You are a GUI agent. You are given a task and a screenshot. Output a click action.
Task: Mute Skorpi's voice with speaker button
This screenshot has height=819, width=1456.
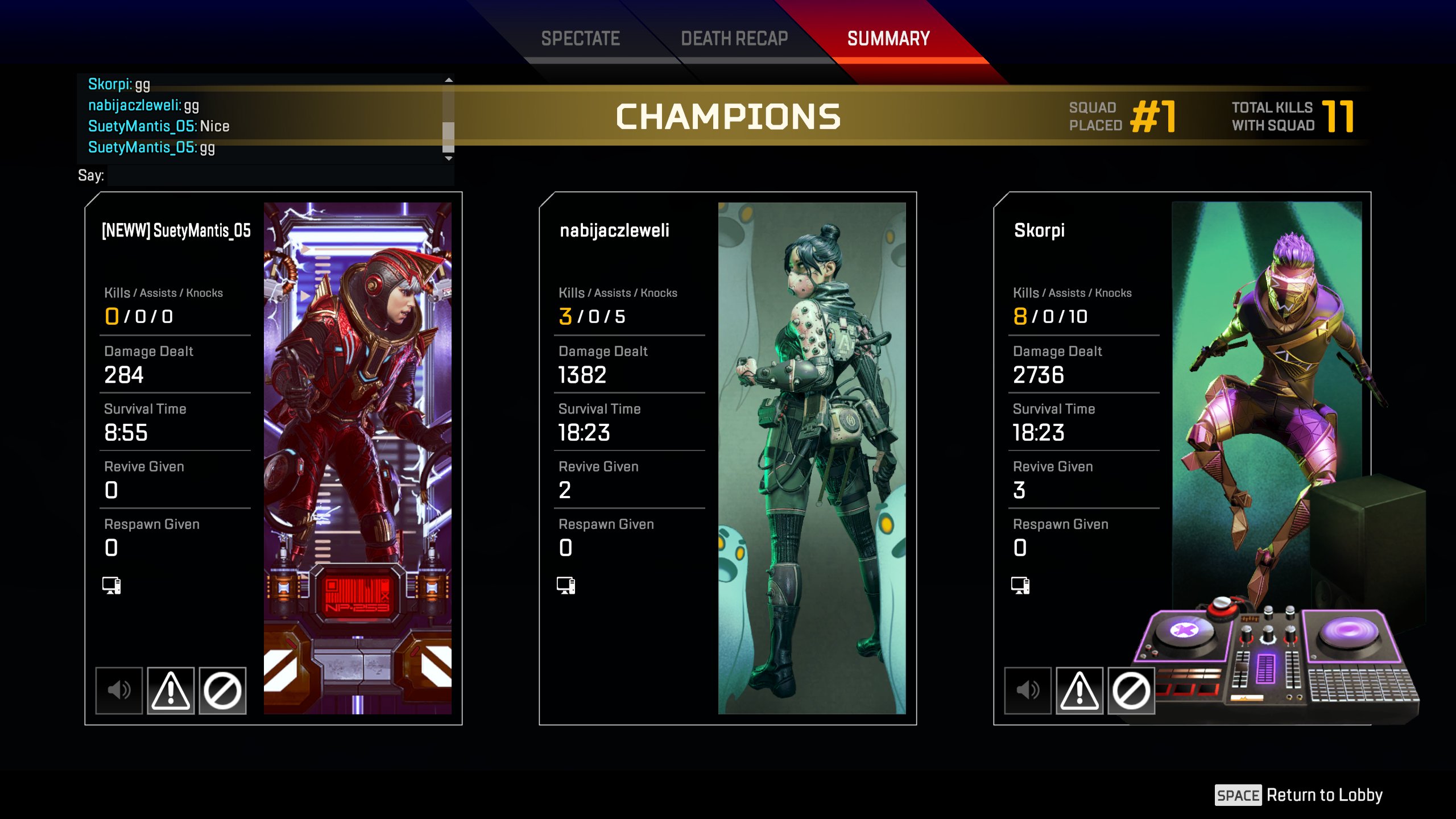pyautogui.click(x=1028, y=690)
